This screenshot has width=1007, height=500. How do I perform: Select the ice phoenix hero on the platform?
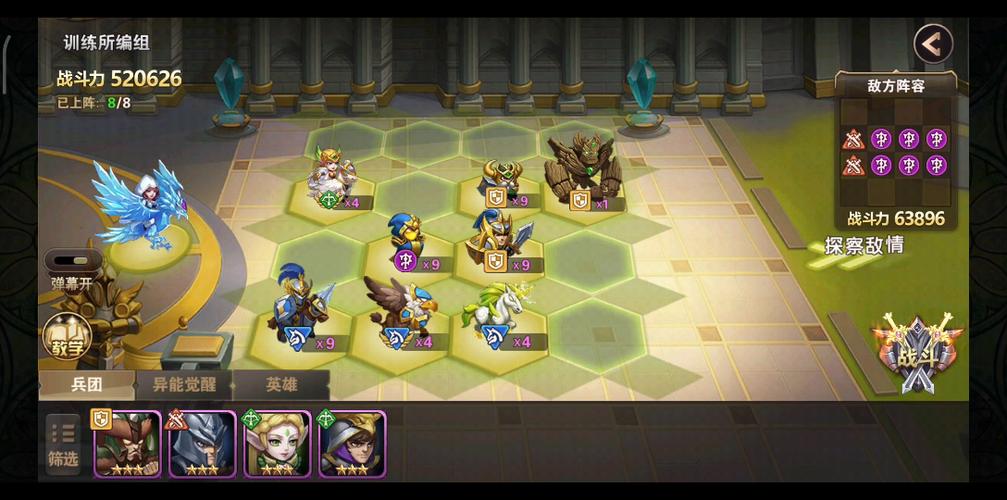coord(140,208)
